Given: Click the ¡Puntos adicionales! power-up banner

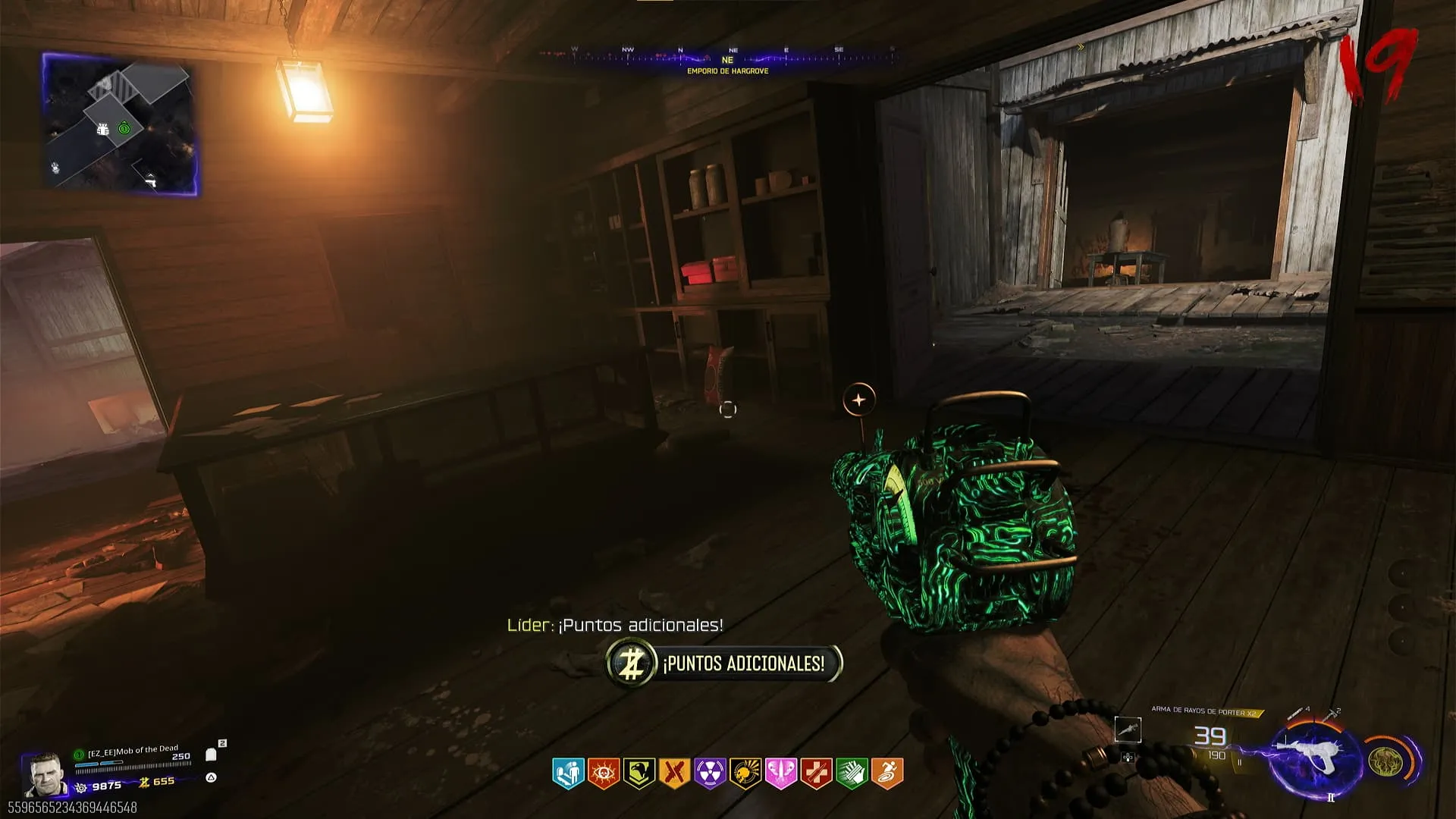Looking at the screenshot, I should point(724,664).
